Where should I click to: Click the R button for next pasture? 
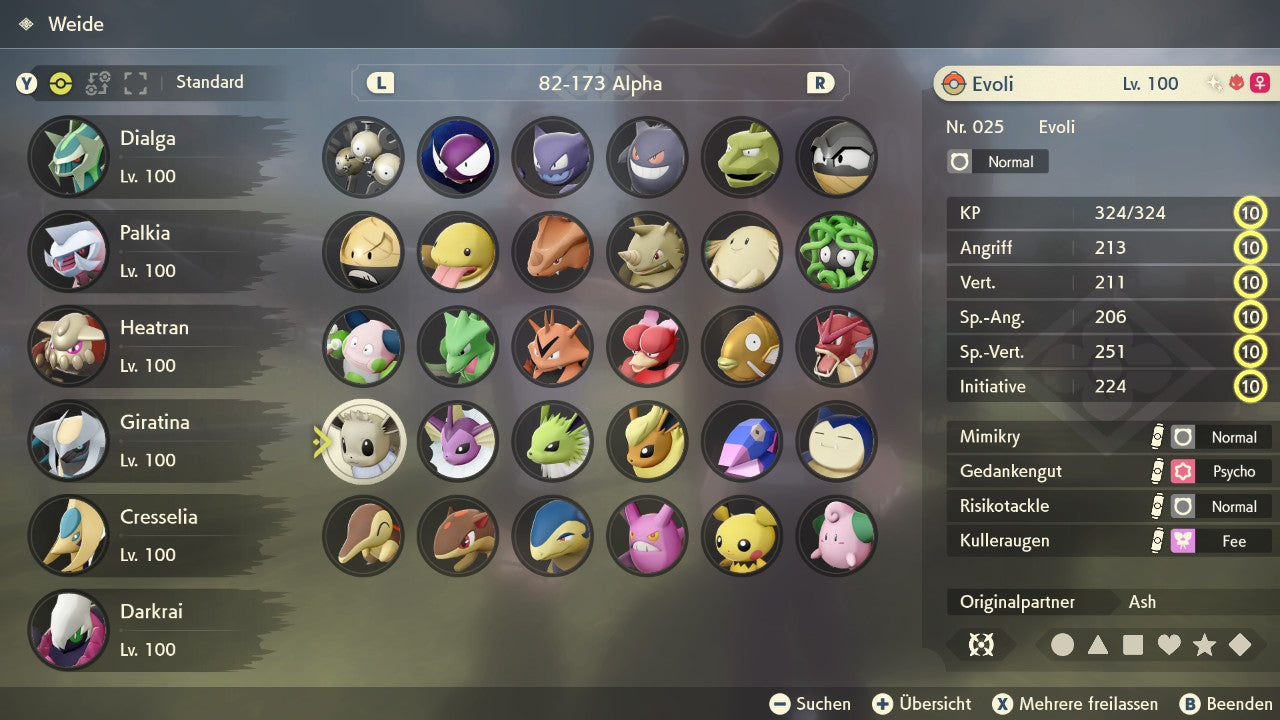click(821, 84)
